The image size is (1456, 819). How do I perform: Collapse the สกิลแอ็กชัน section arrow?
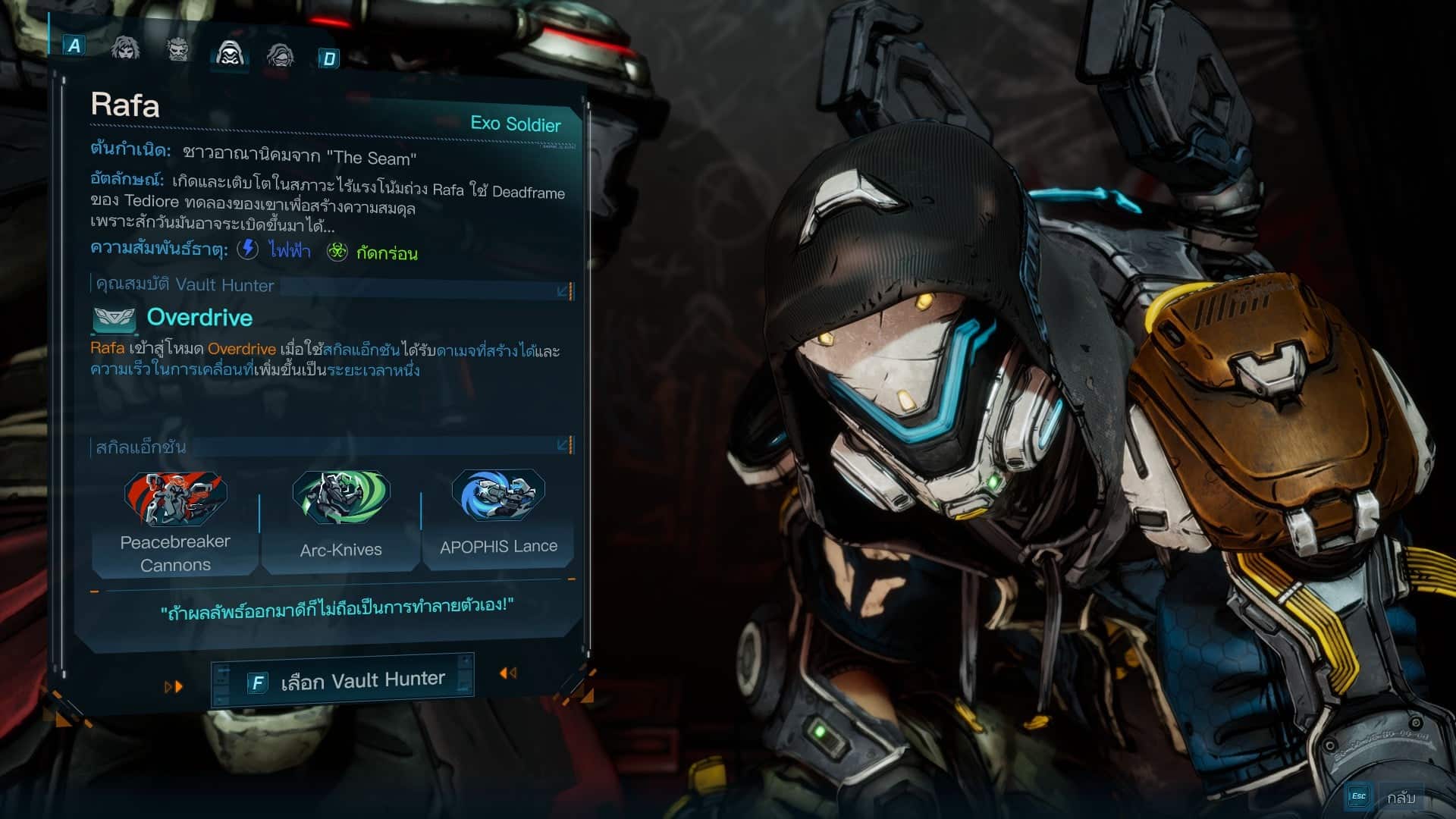[x=563, y=445]
